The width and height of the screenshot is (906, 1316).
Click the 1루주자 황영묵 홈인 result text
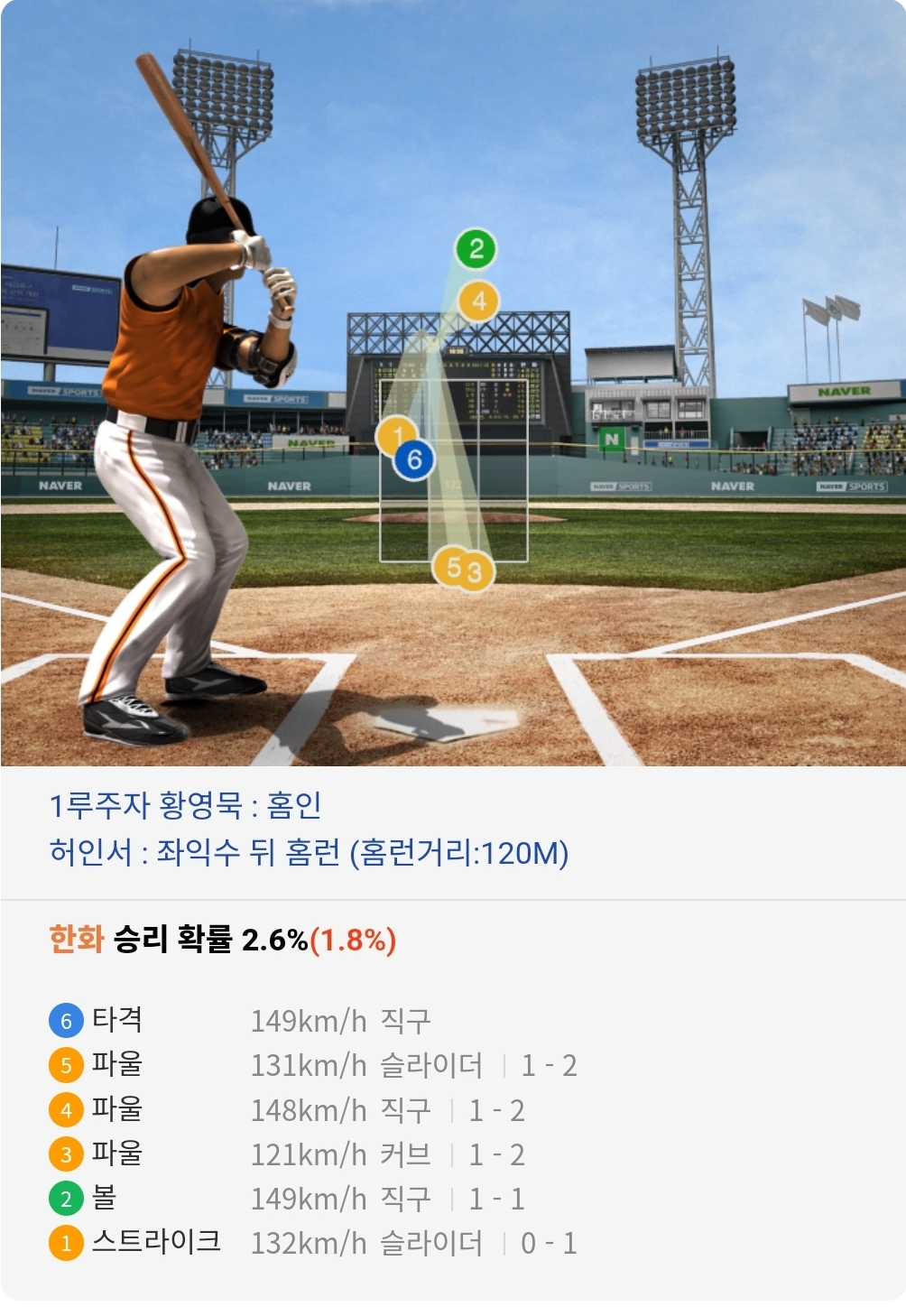[185, 805]
